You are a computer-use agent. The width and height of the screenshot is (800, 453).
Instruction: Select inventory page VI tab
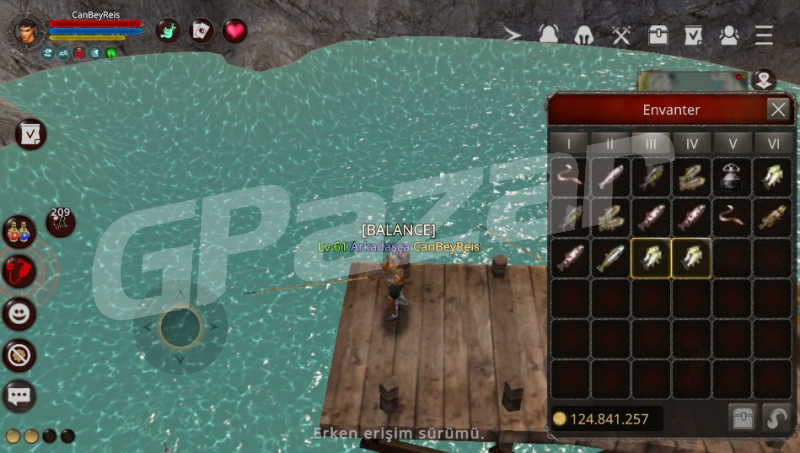tap(773, 144)
